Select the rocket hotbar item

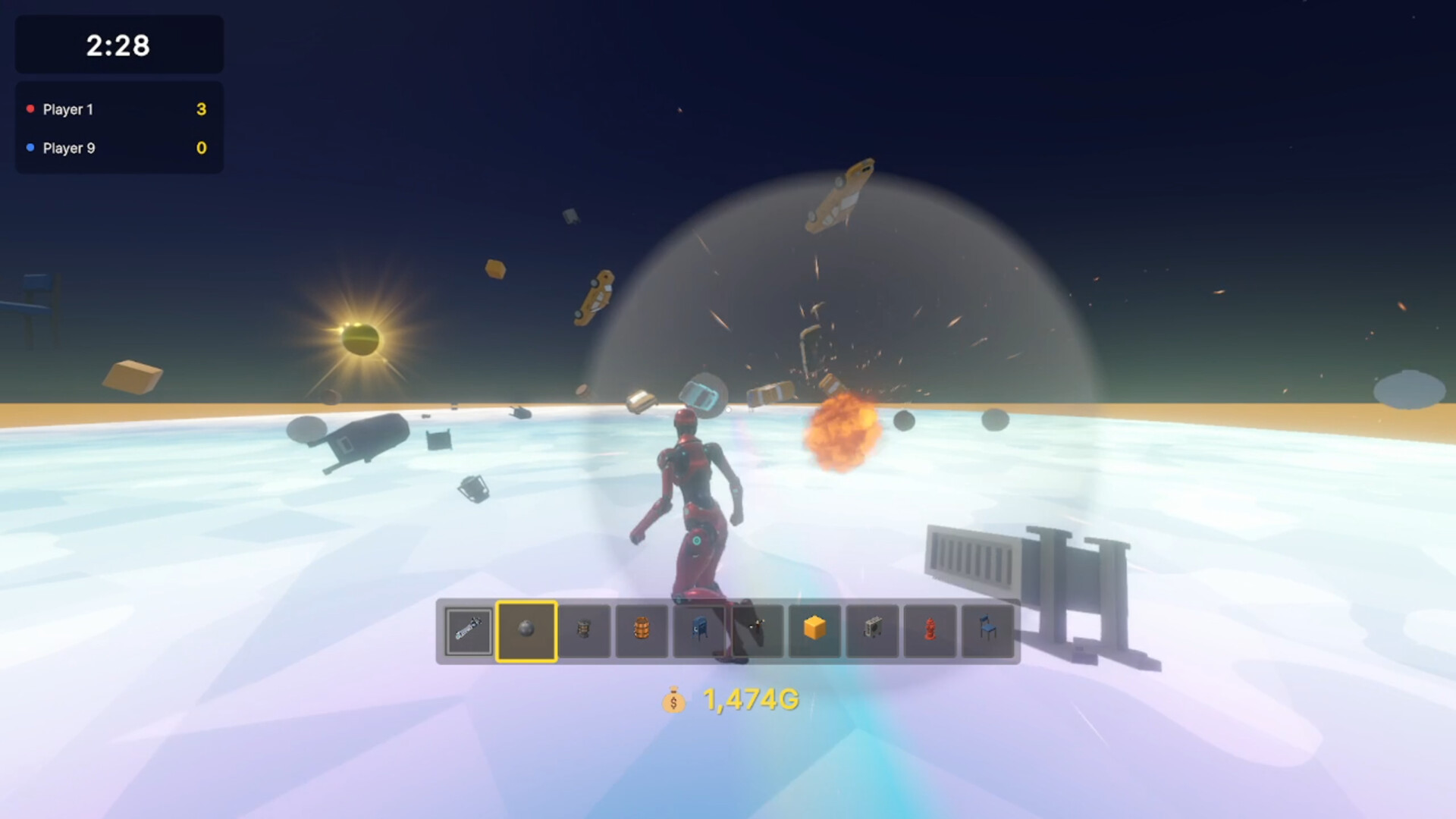click(468, 630)
